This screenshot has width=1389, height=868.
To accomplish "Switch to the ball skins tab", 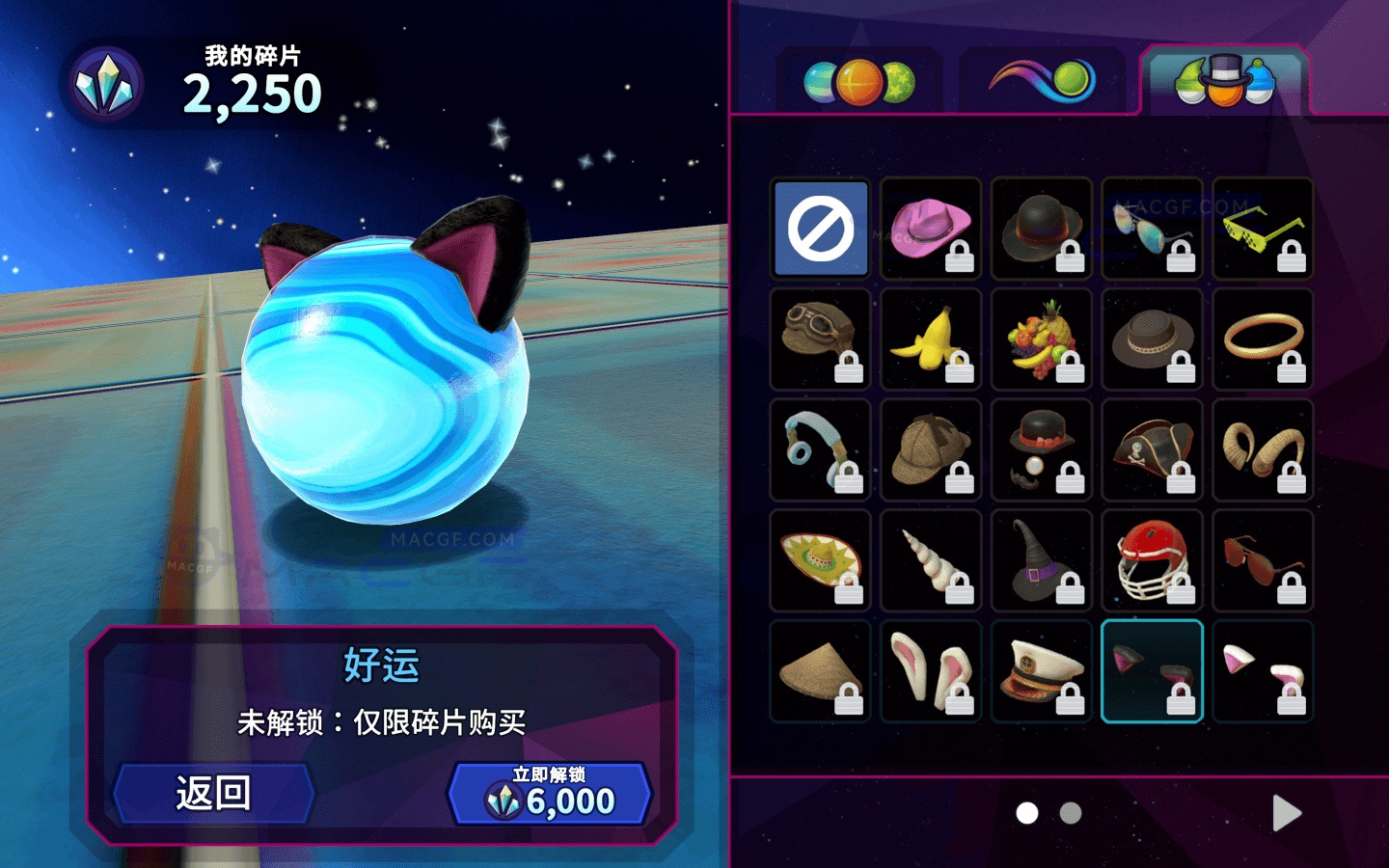I will click(857, 81).
